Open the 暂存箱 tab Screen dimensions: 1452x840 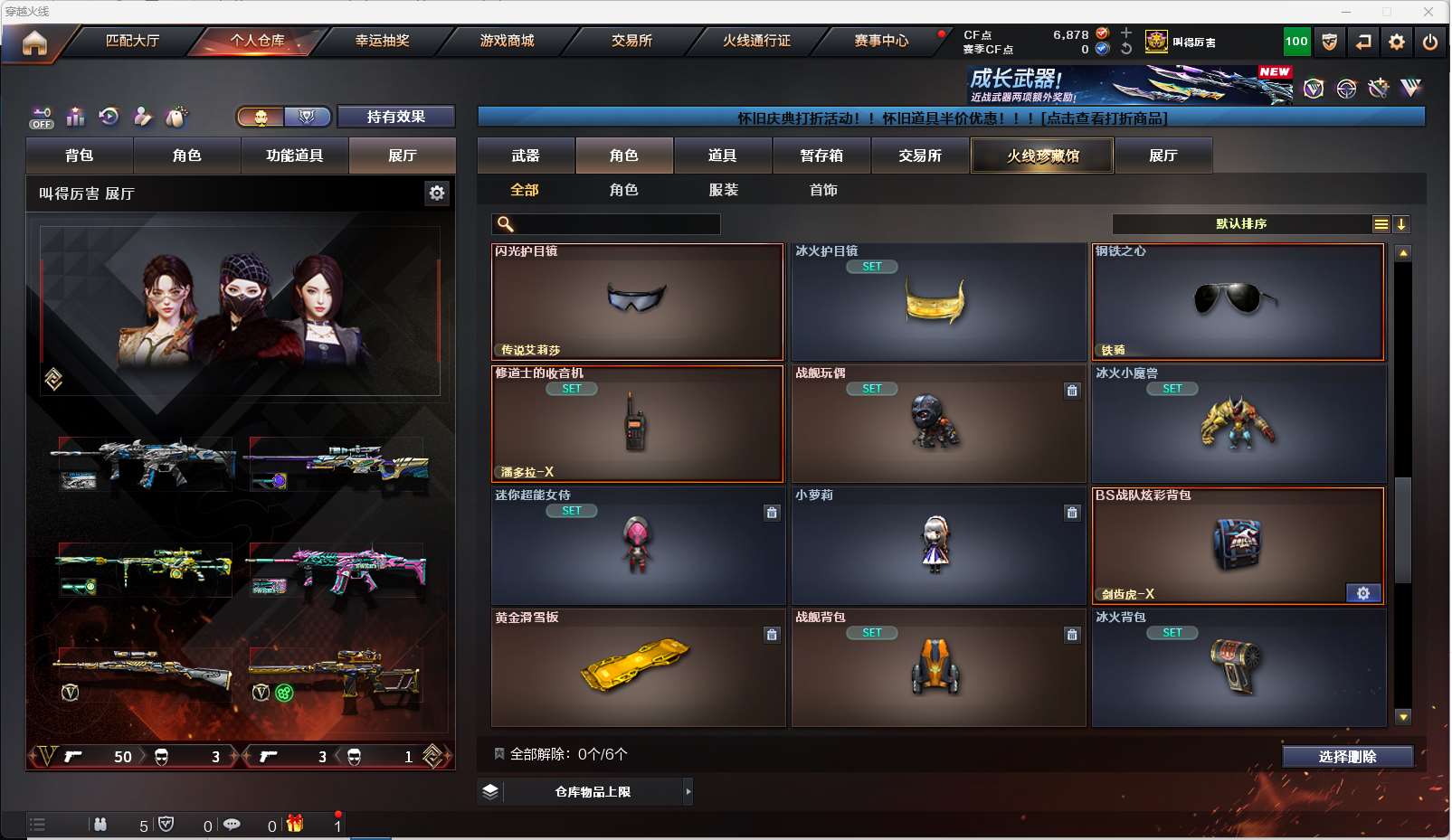tap(821, 156)
